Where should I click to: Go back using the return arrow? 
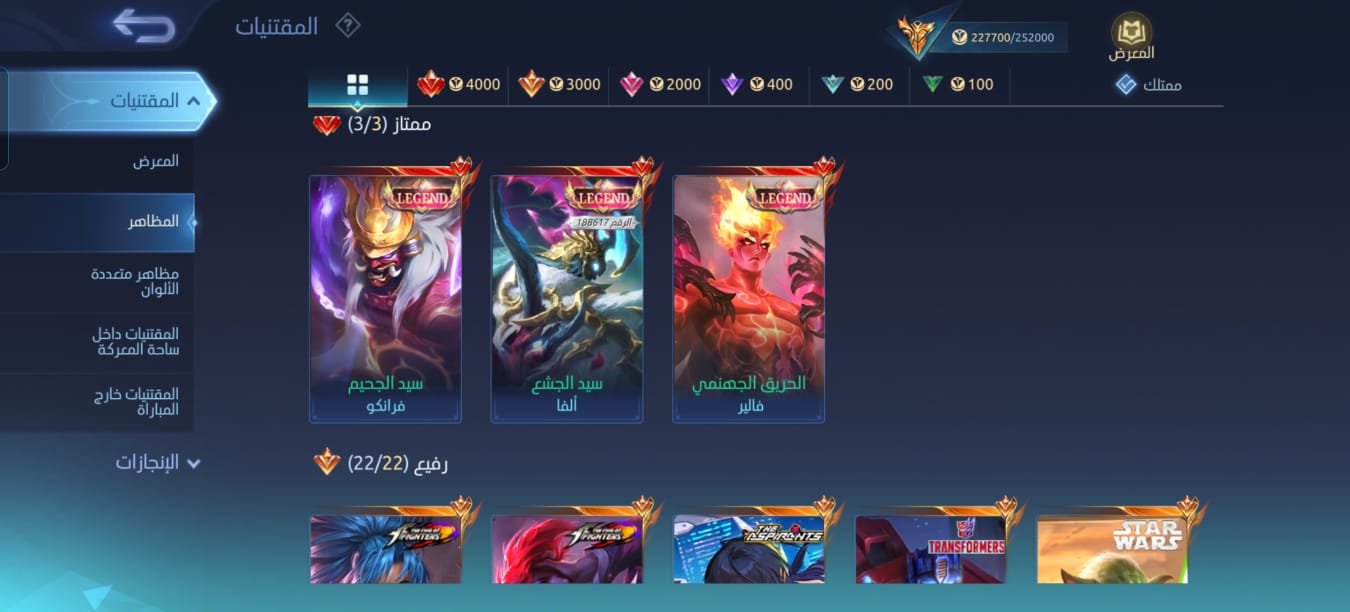click(x=144, y=25)
